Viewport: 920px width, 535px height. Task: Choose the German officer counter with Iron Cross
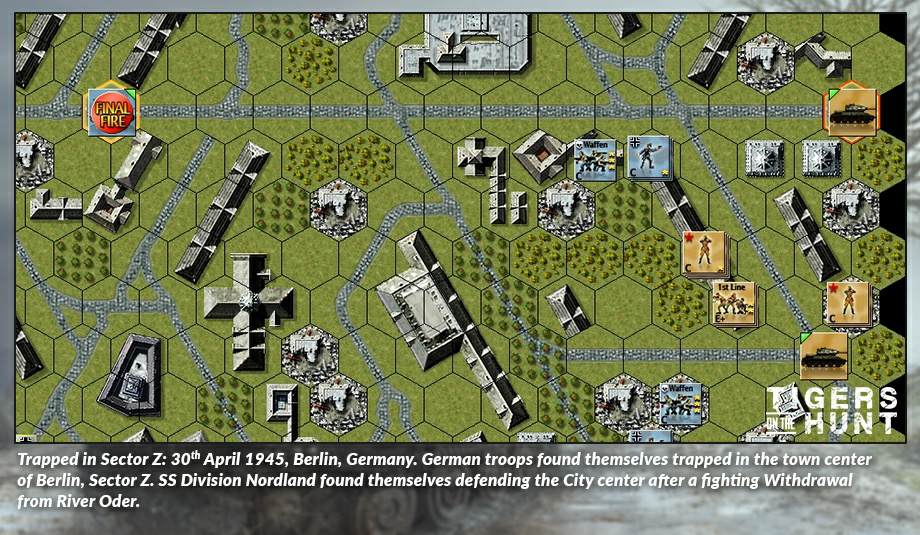[x=648, y=157]
